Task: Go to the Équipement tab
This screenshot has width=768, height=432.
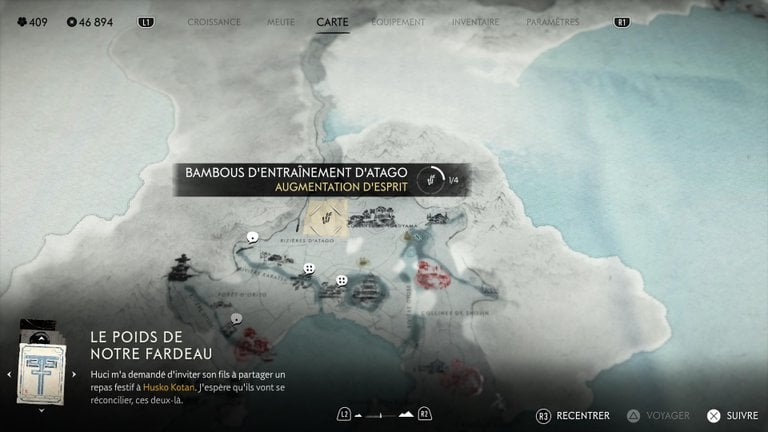Action: tap(398, 21)
